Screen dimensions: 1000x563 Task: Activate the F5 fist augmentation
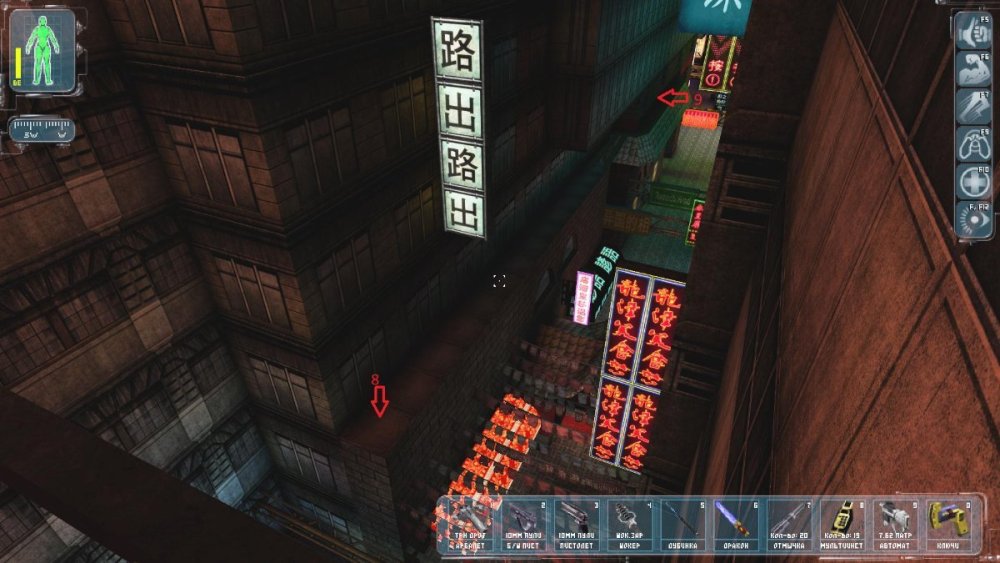972,31
